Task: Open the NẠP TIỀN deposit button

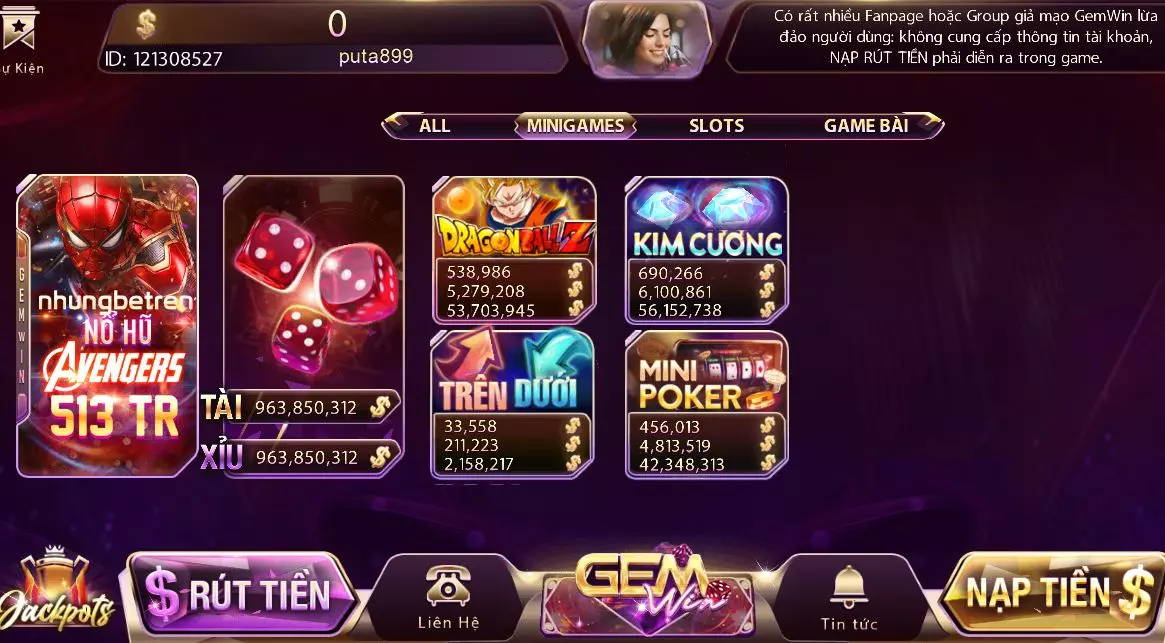Action: coord(1055,593)
